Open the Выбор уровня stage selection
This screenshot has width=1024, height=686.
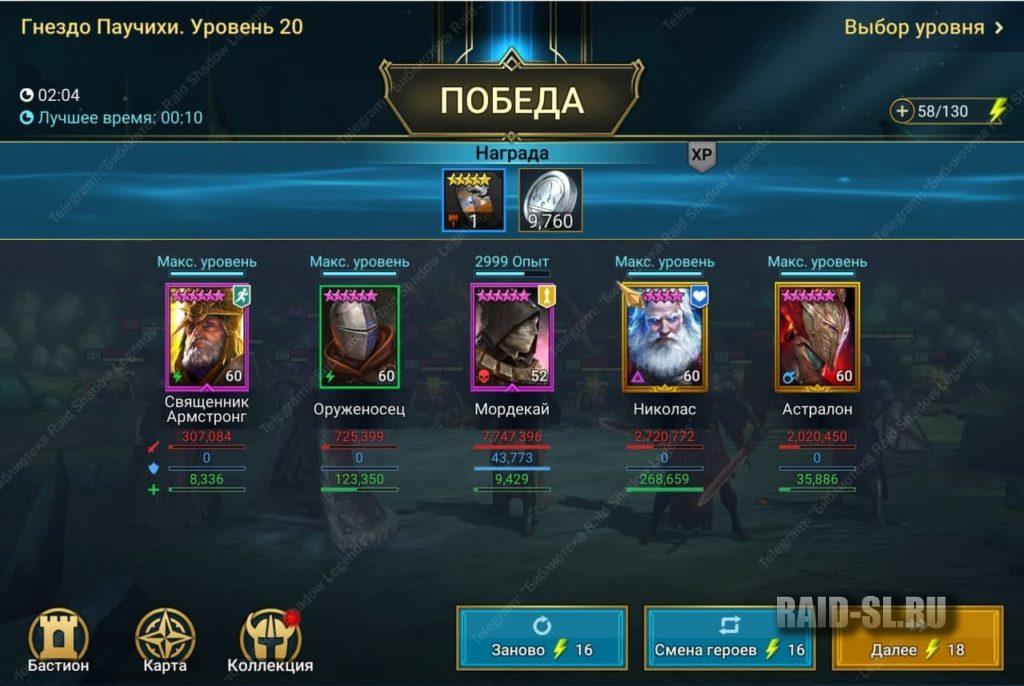pyautogui.click(x=923, y=27)
